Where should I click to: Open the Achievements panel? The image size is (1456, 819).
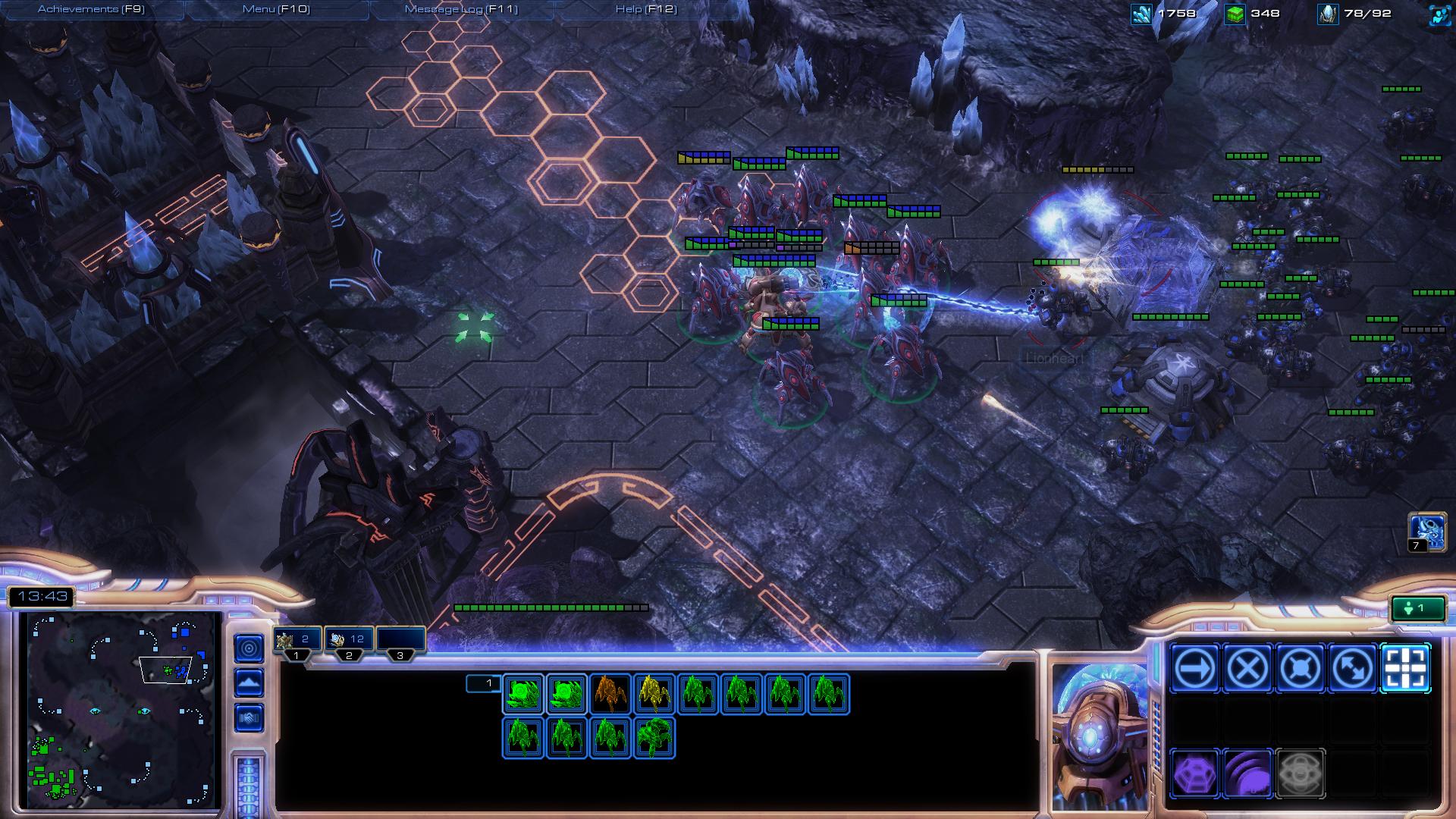91,9
